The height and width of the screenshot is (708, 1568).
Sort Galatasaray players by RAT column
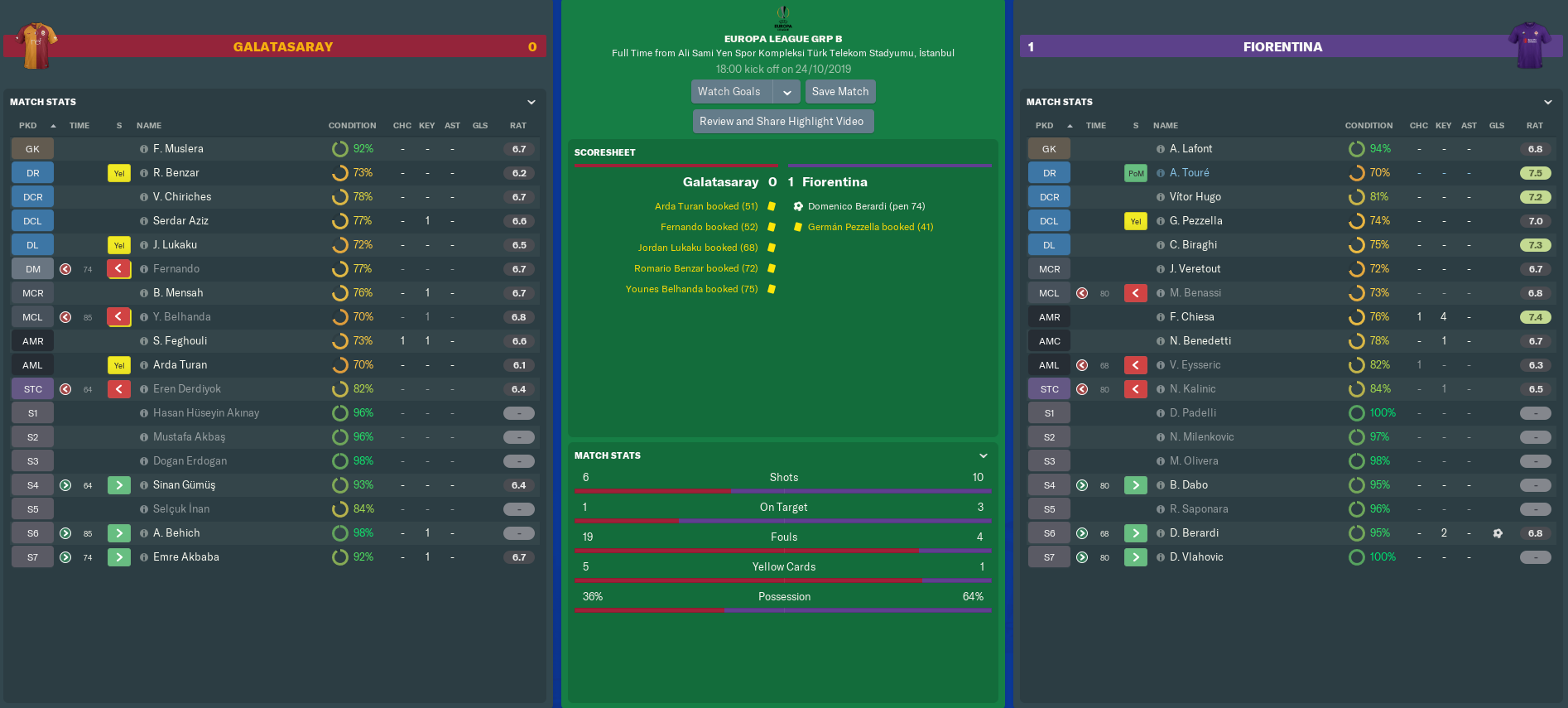517,126
